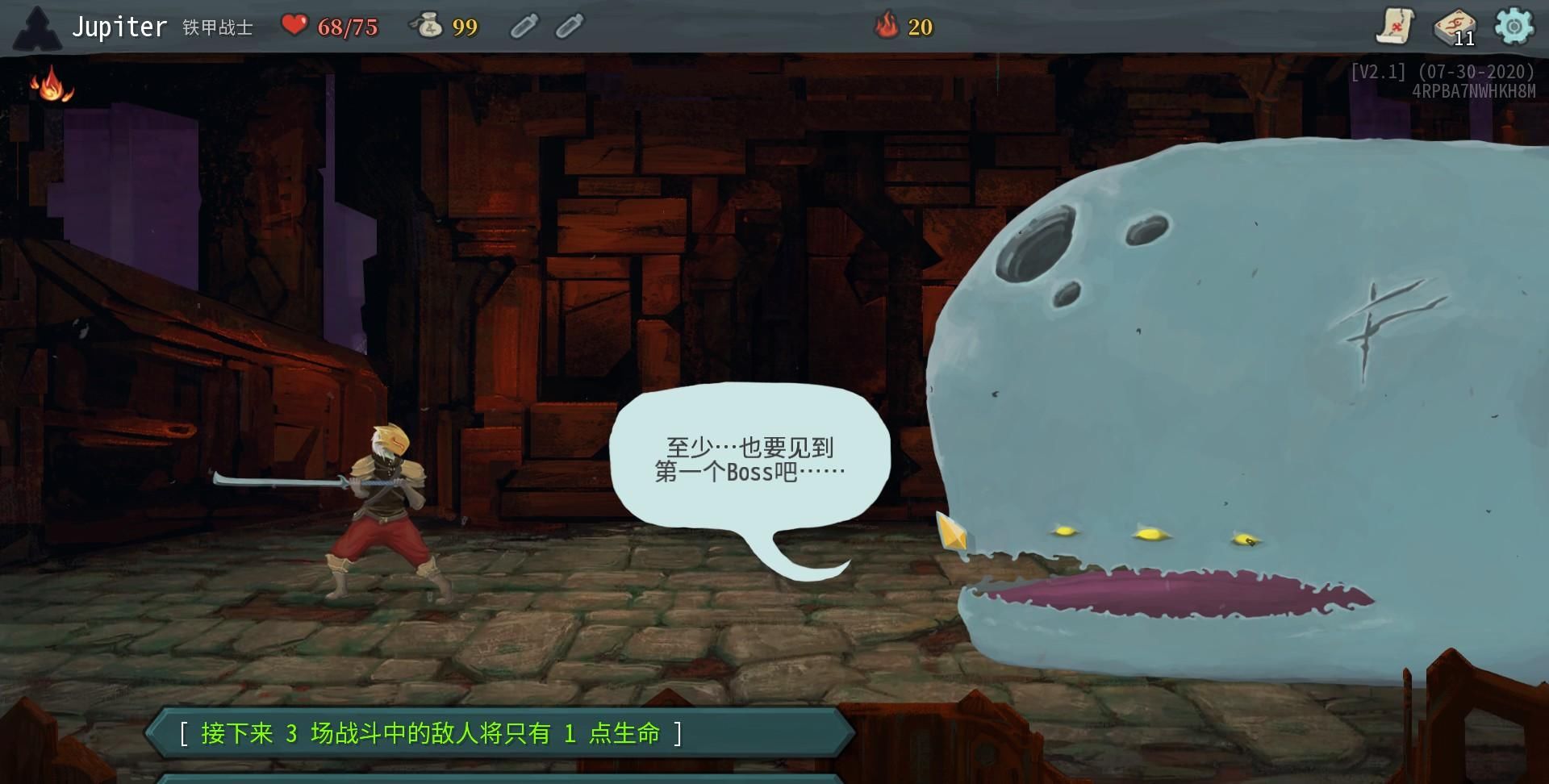Click the 68/75 health display
This screenshot has height=784, width=1549.
coord(341,26)
